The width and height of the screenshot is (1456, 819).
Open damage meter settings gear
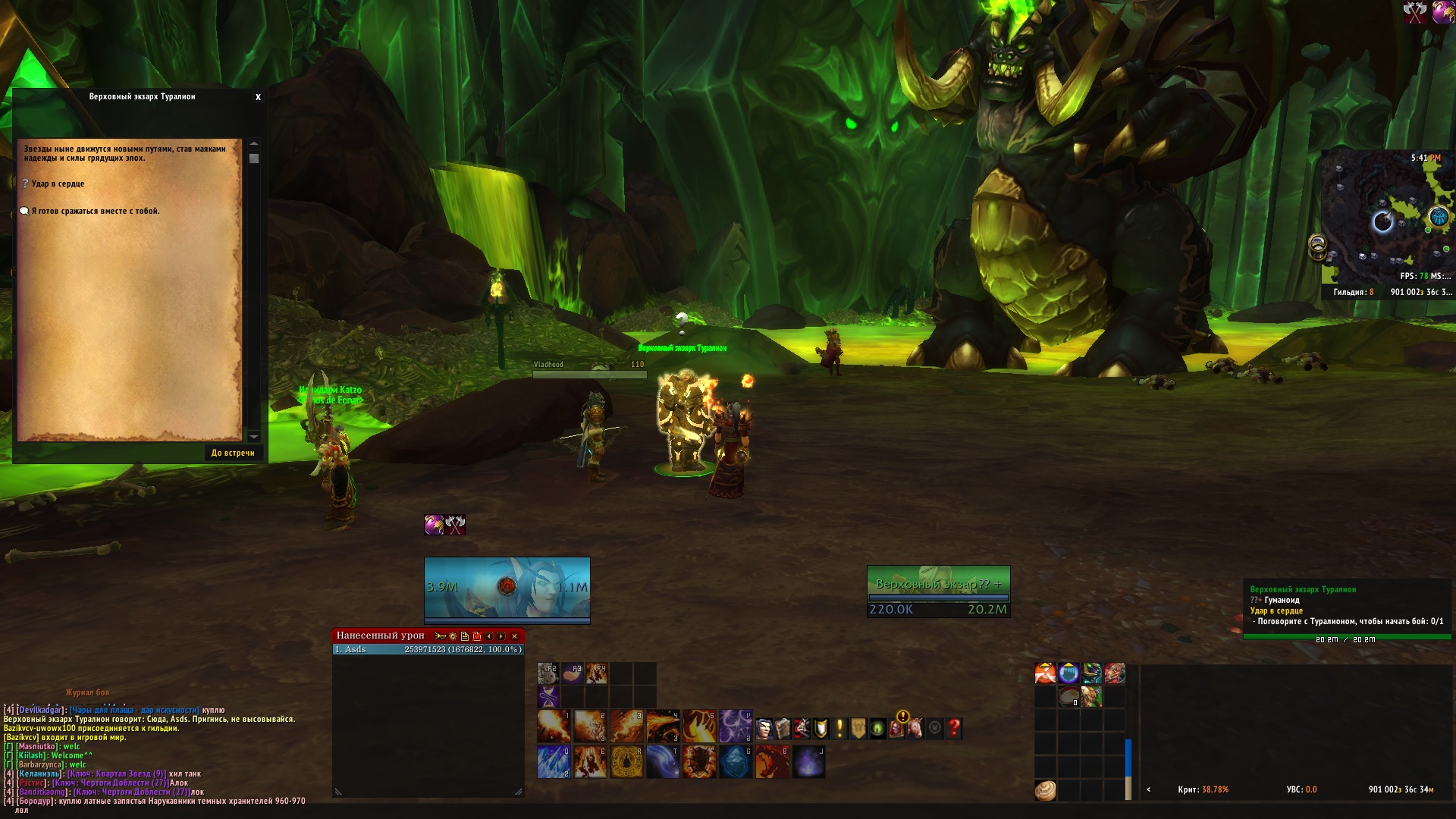[x=453, y=636]
